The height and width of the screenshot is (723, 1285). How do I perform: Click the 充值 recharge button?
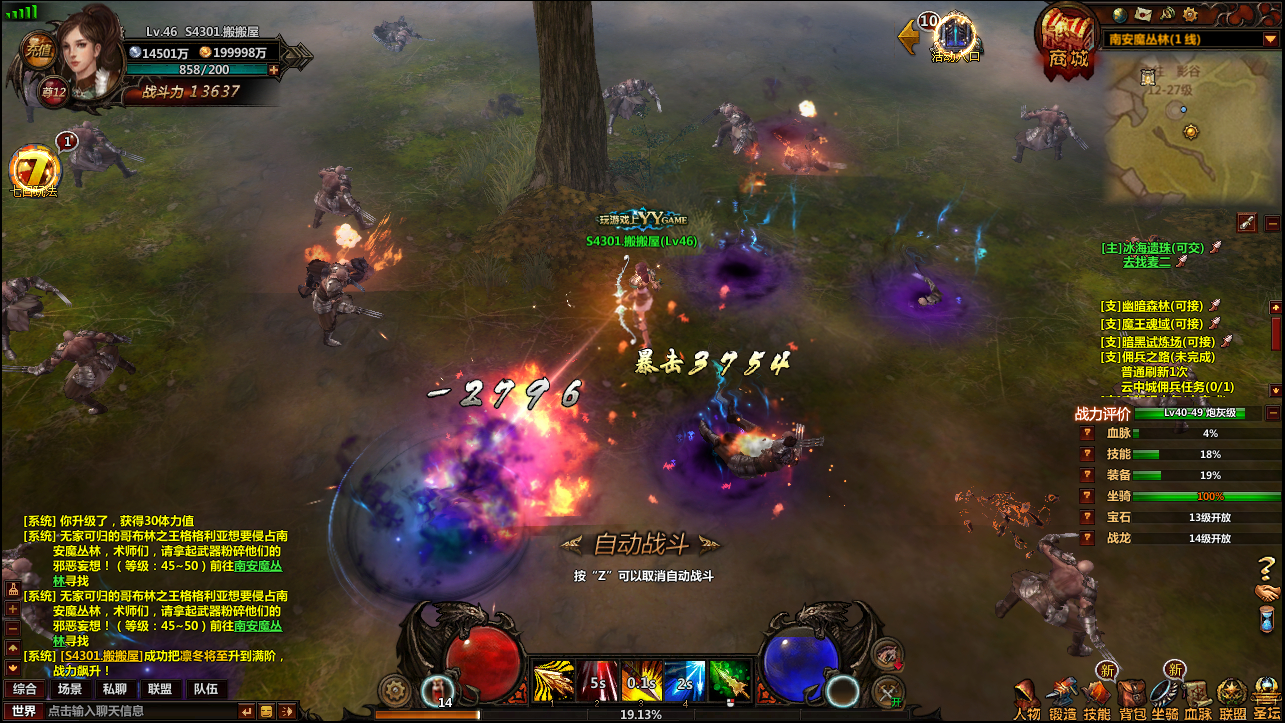(38, 48)
